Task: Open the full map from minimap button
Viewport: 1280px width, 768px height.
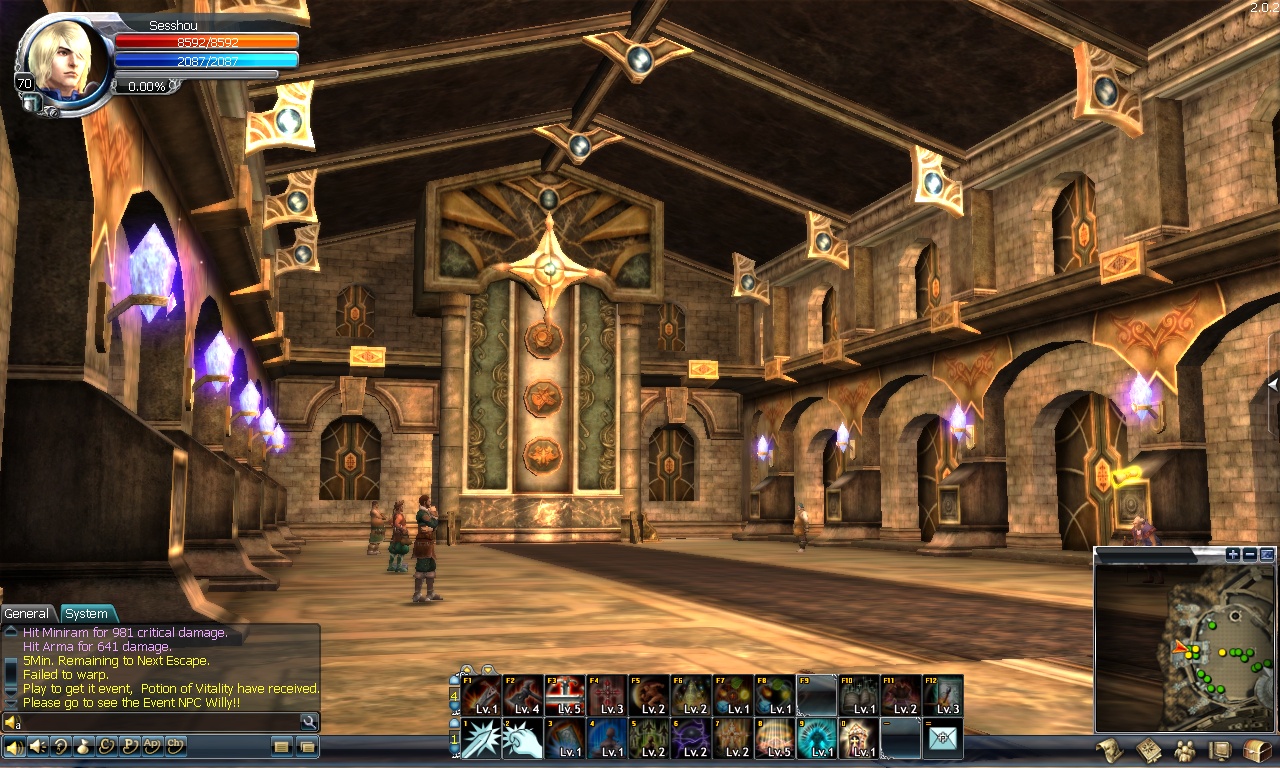Action: 1267,554
